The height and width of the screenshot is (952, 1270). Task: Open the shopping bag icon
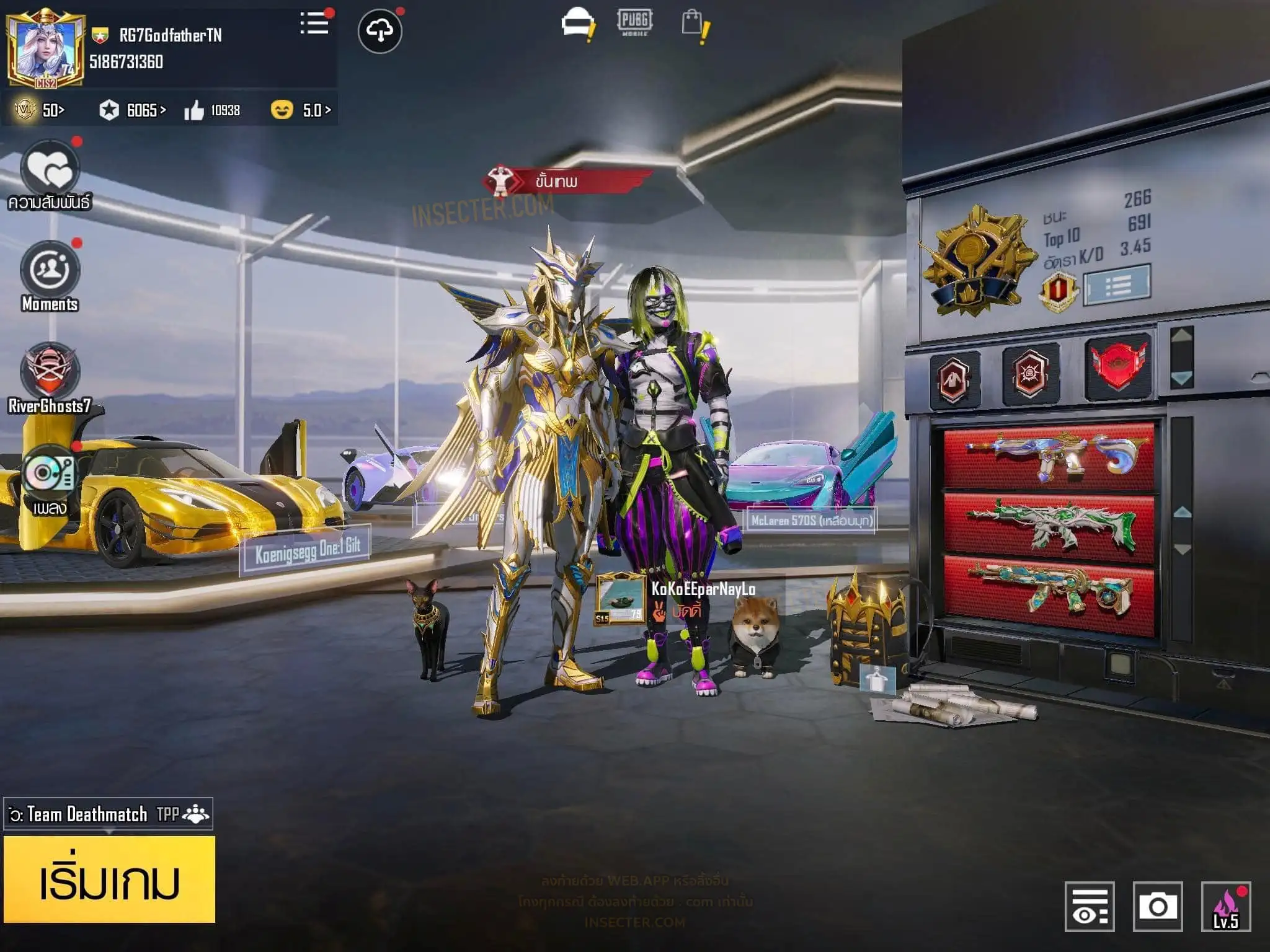(x=693, y=25)
